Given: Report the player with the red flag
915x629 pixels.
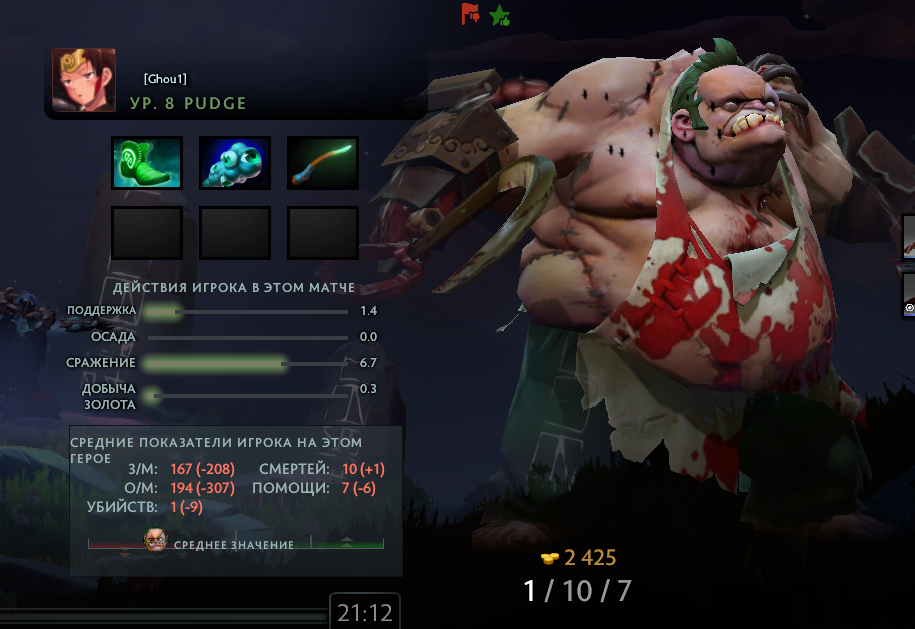Looking at the screenshot, I should (x=469, y=14).
